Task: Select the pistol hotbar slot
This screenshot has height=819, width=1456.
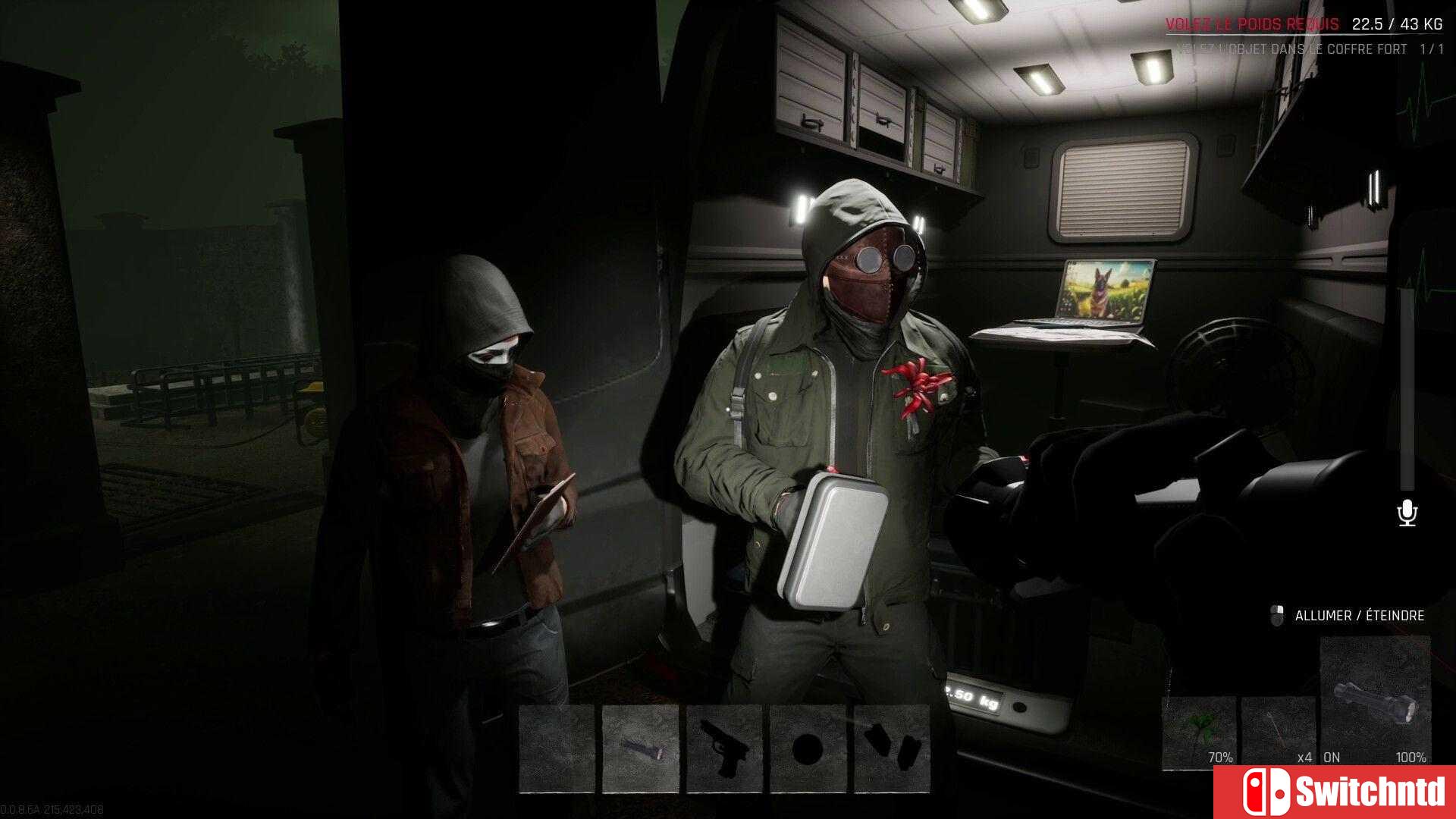Action: pos(724,748)
